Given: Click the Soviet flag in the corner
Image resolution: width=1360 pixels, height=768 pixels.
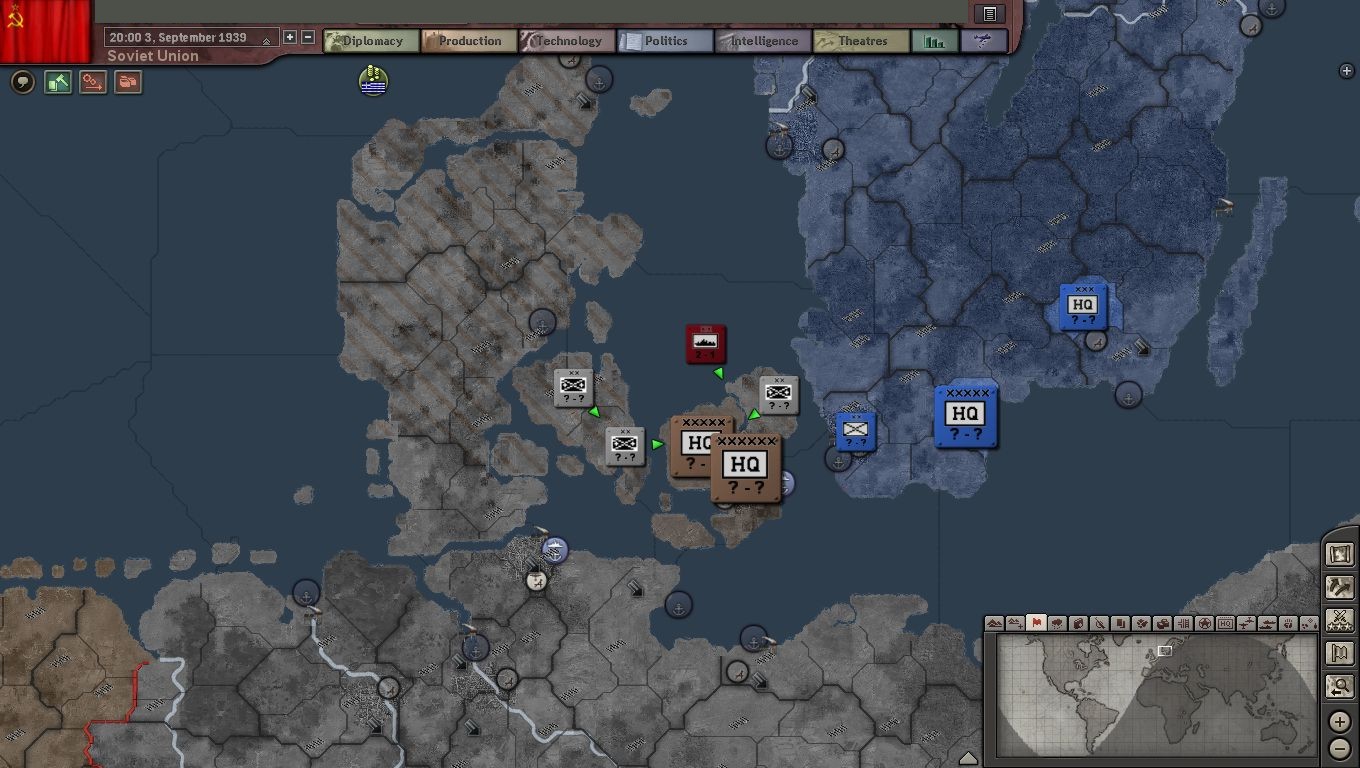Looking at the screenshot, I should click(x=45, y=30).
